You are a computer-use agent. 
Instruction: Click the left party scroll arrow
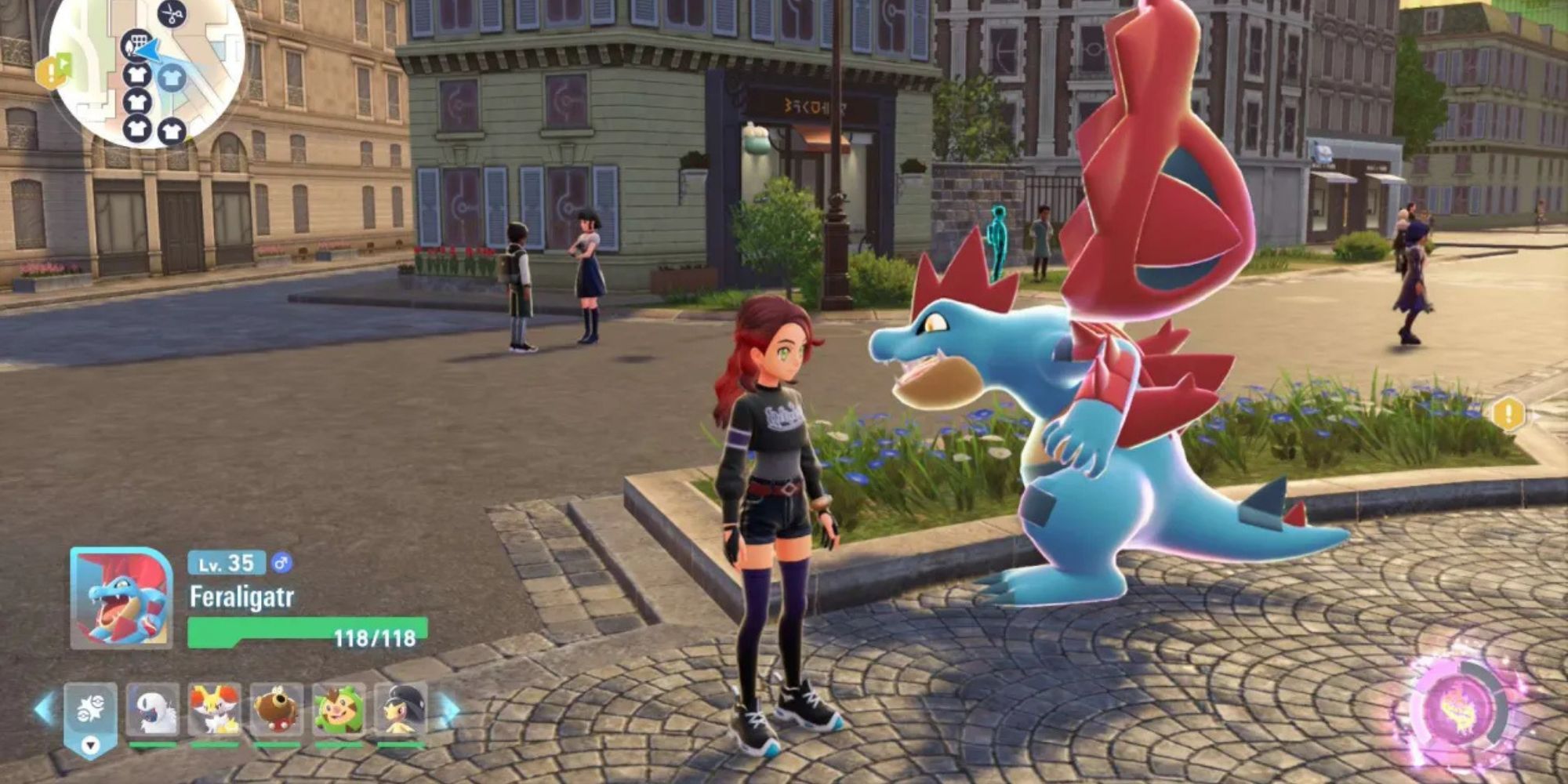click(45, 709)
